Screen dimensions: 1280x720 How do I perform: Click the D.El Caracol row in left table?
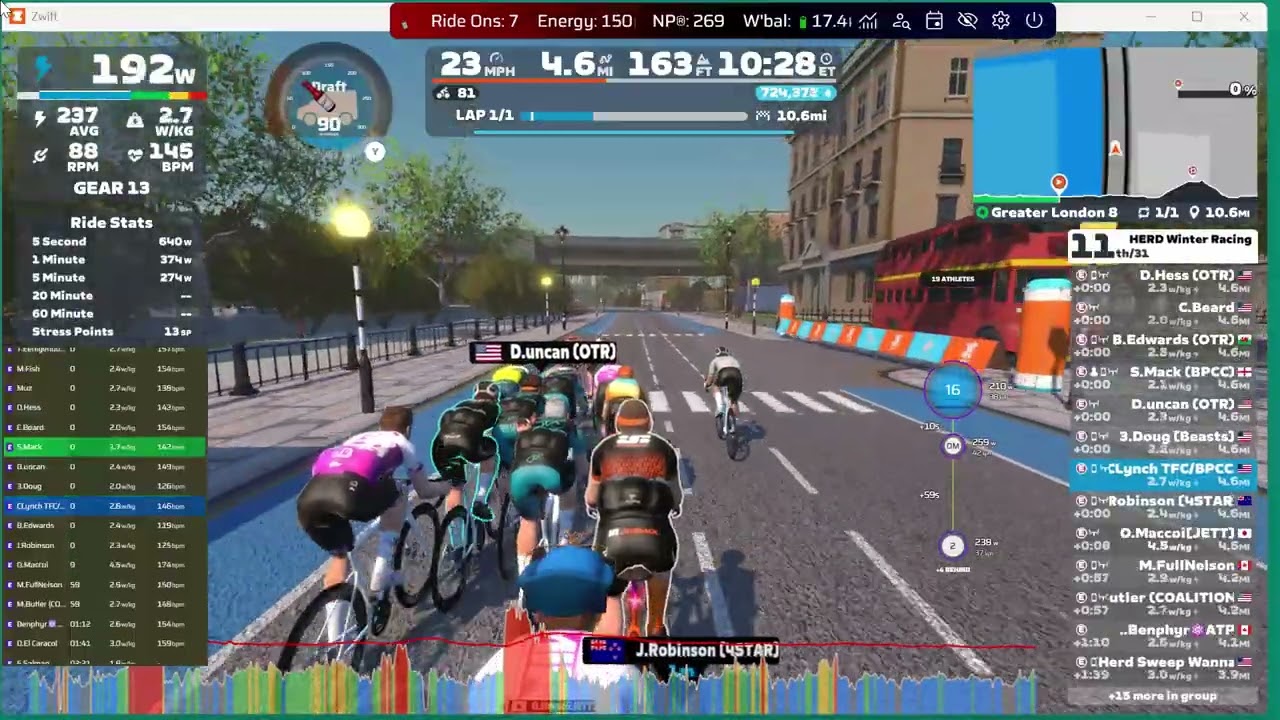coord(105,643)
